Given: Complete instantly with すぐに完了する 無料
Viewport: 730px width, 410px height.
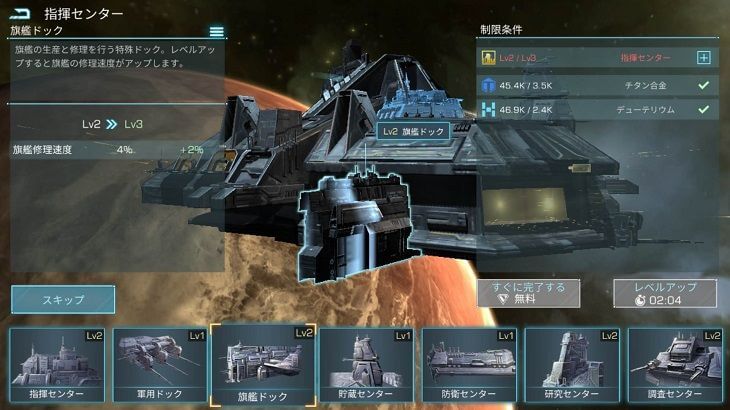Looking at the screenshot, I should (x=527, y=292).
